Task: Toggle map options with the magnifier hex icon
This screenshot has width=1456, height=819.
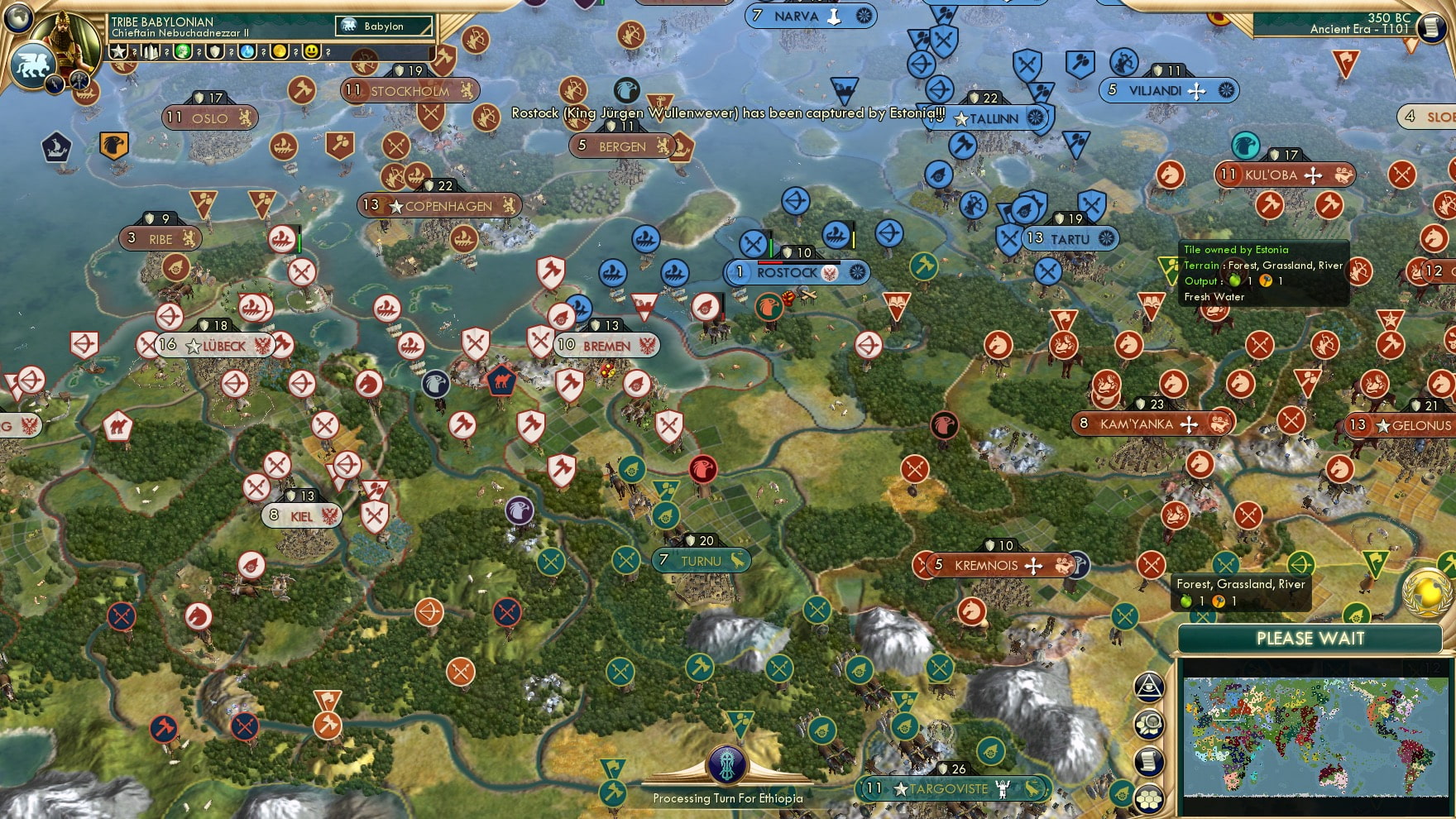Action: coord(1150,724)
